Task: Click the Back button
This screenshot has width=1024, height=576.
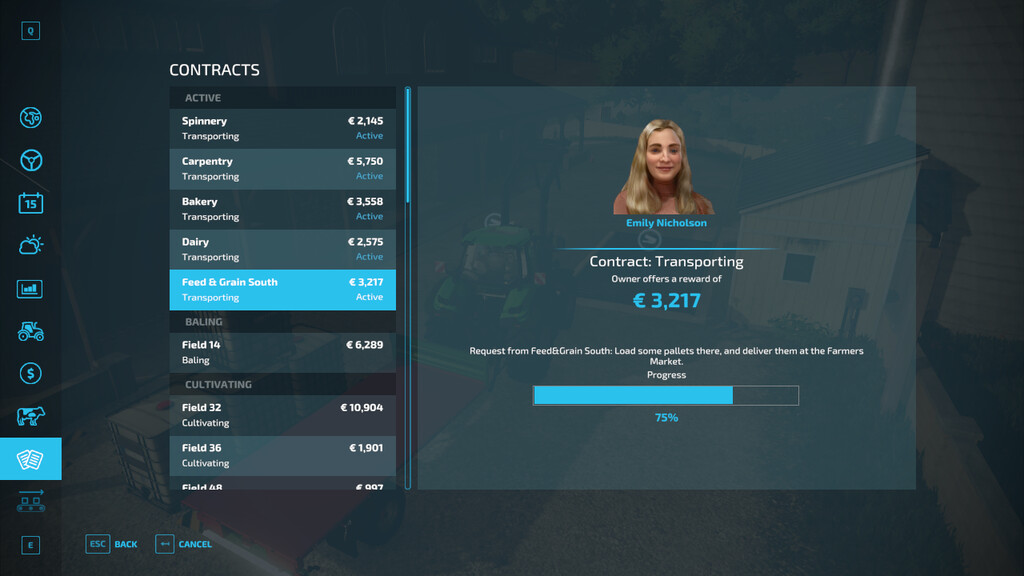Action: [x=112, y=544]
